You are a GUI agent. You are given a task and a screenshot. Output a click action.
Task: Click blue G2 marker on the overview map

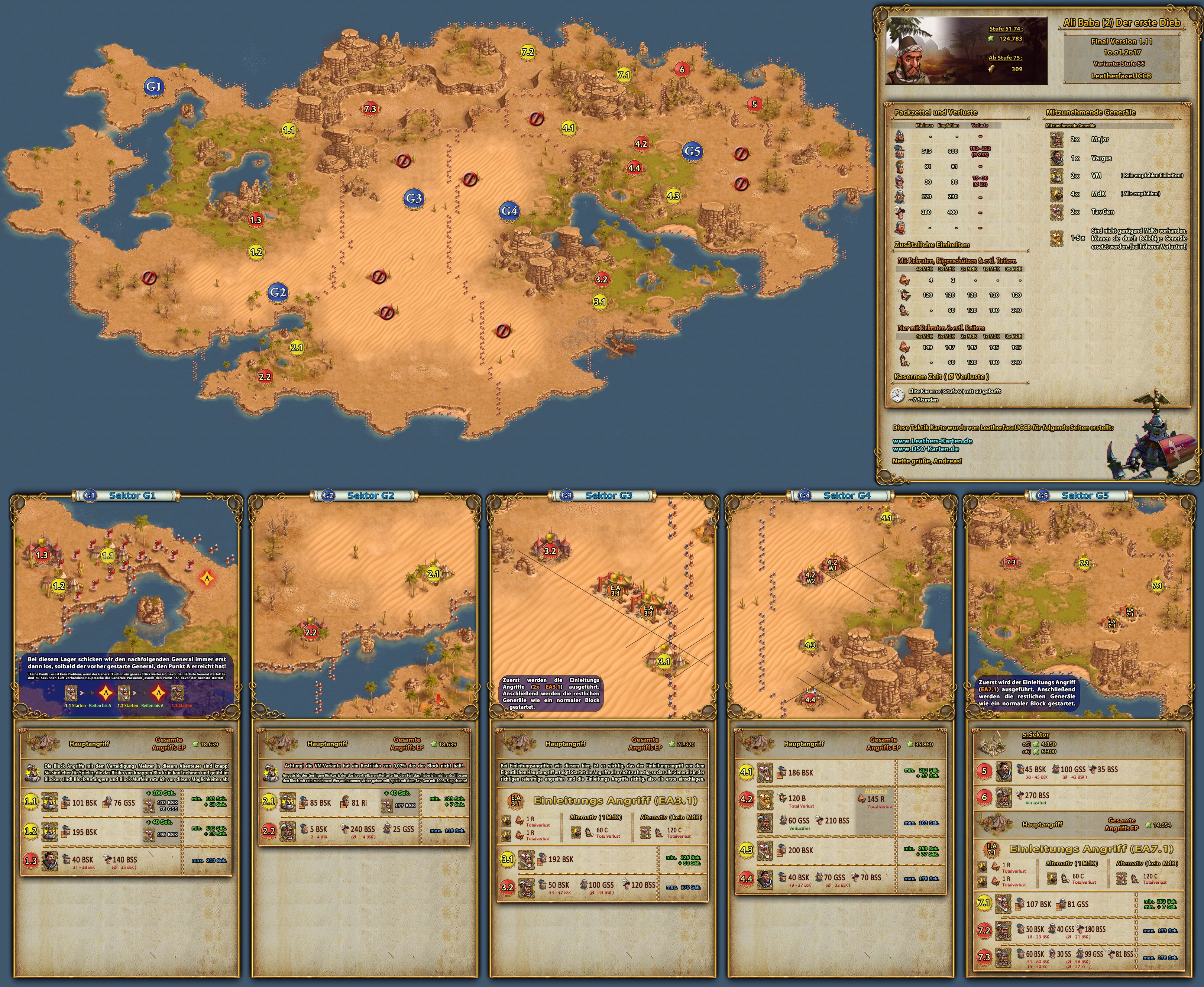click(x=278, y=292)
